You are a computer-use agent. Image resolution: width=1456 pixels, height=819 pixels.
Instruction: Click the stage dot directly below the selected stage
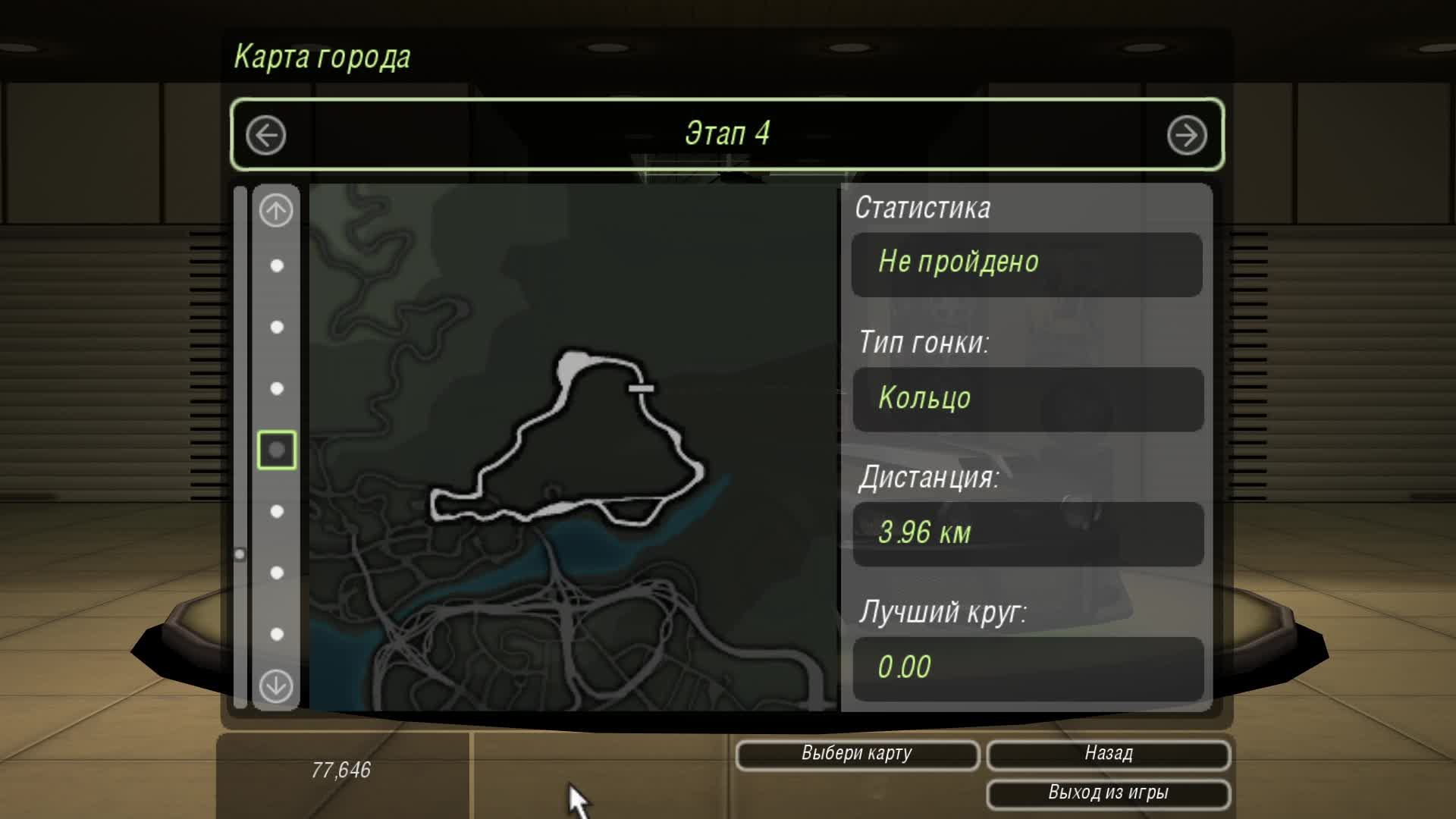click(275, 512)
